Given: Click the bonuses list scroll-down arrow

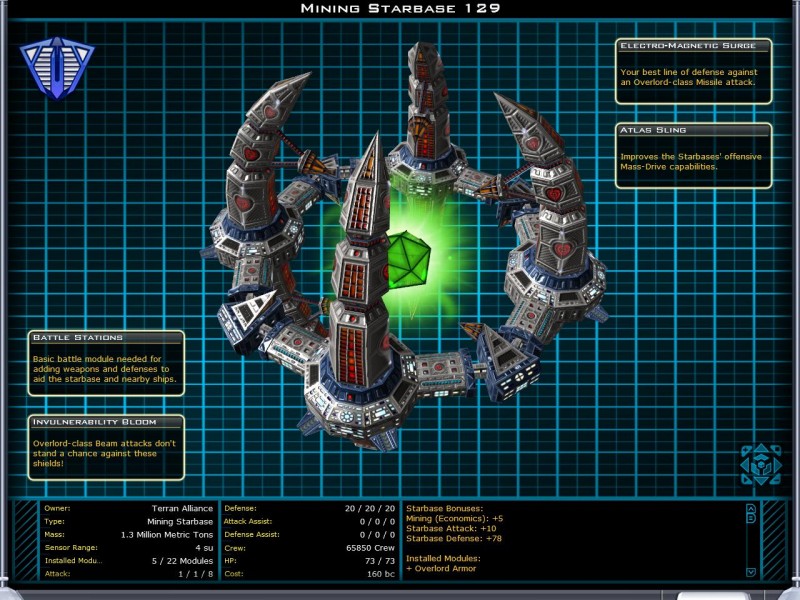Looking at the screenshot, I should [x=751, y=572].
